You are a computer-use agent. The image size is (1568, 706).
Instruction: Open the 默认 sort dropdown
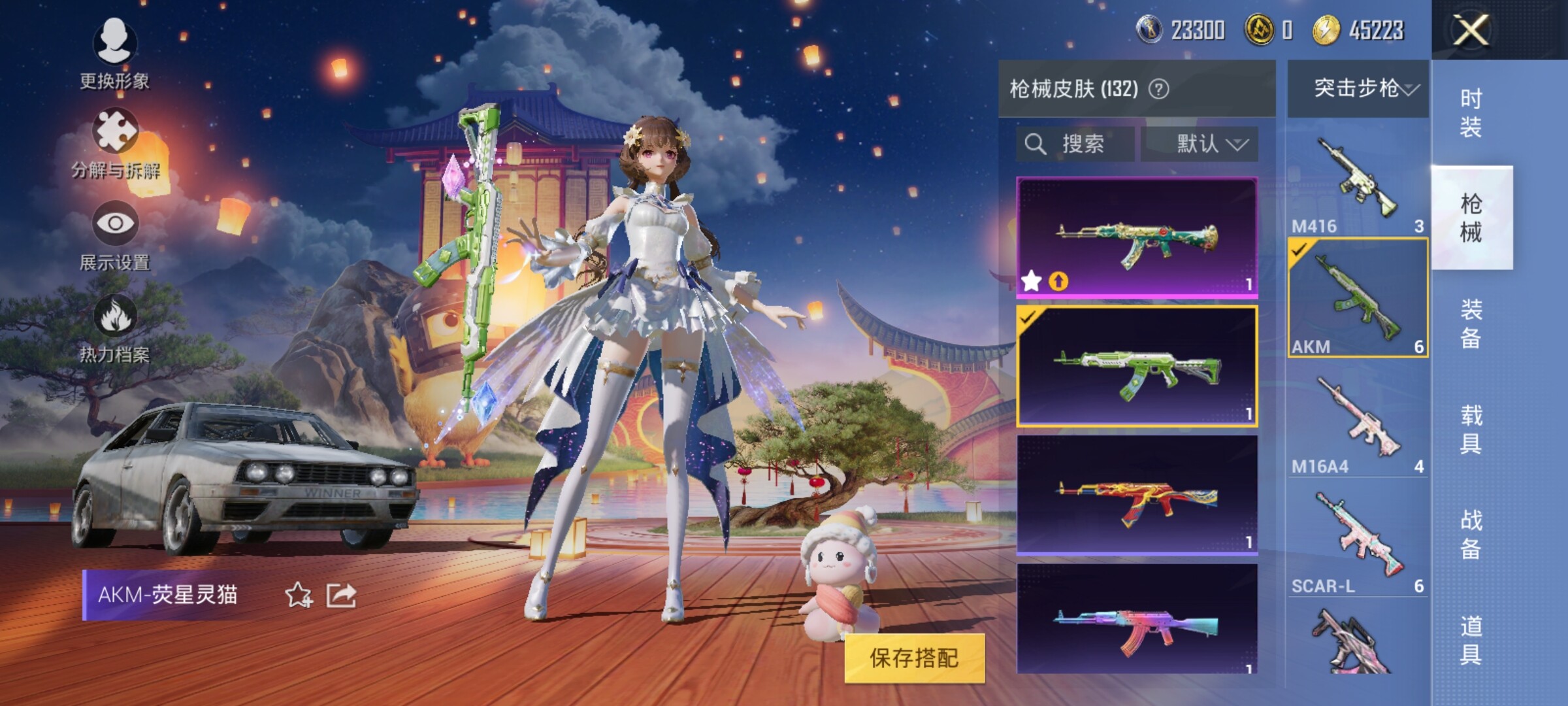(x=1200, y=144)
